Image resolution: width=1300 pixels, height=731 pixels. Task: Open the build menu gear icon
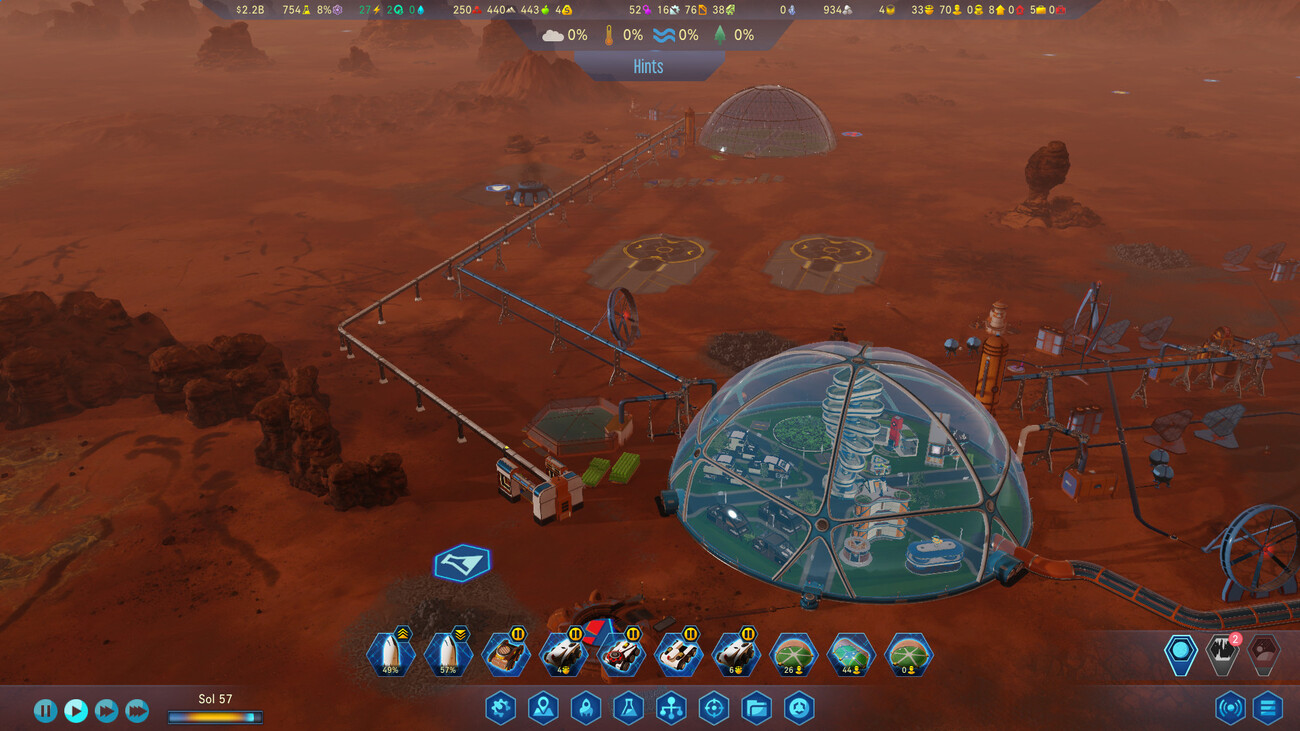[x=500, y=708]
